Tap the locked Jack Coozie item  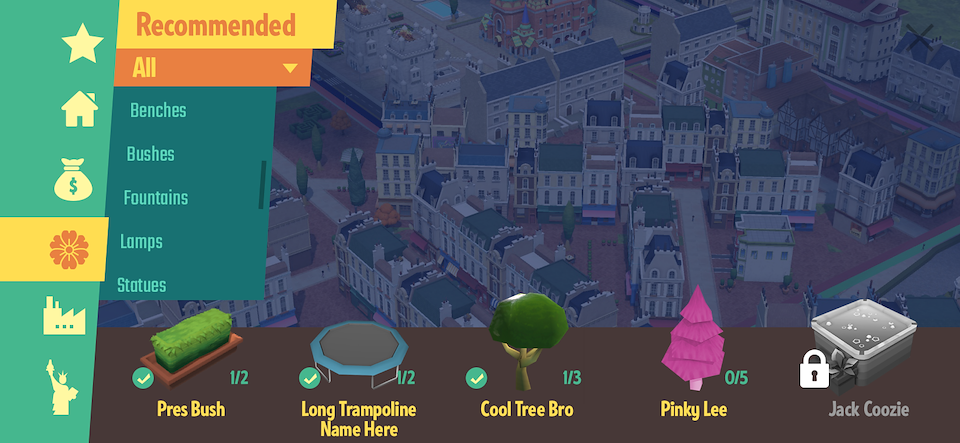point(862,355)
